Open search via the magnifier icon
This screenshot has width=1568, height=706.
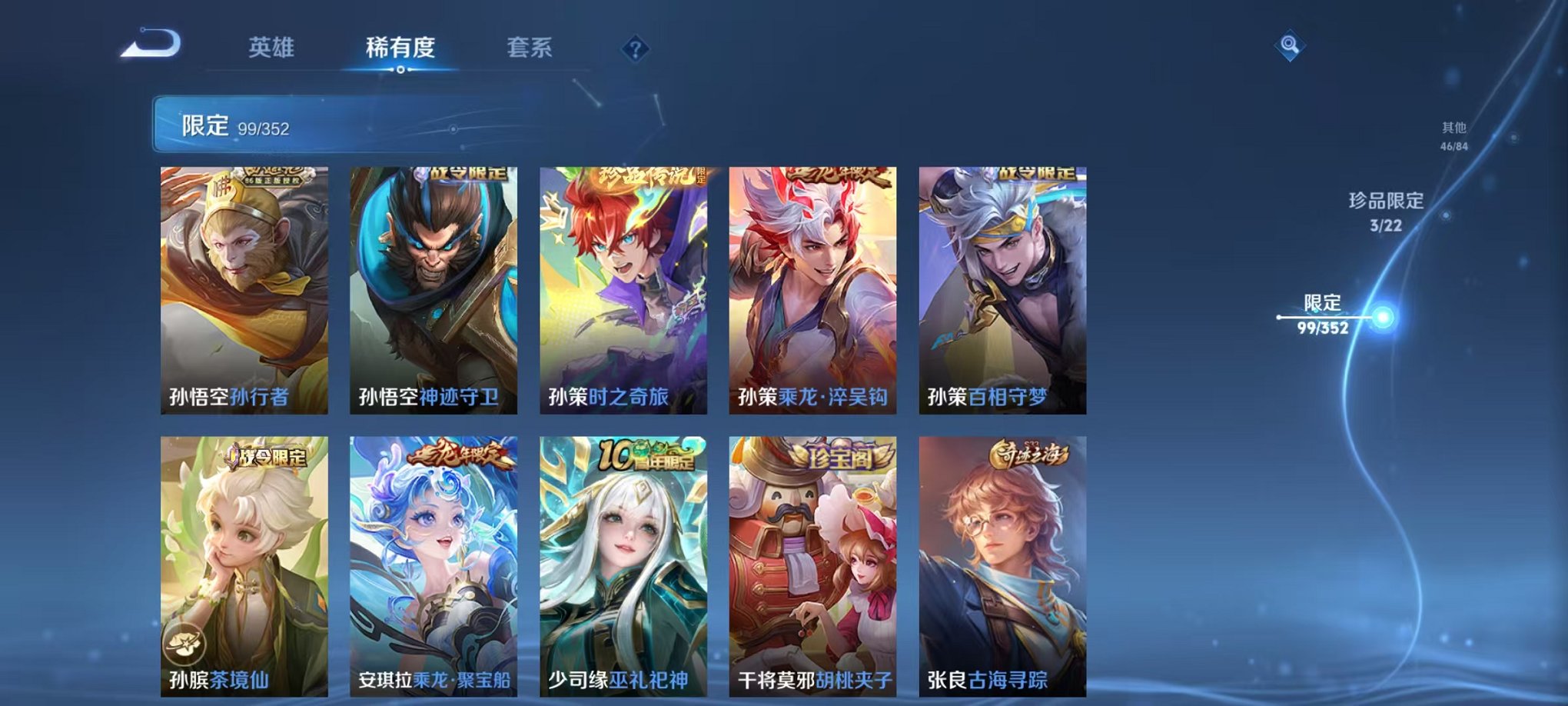pyautogui.click(x=1291, y=43)
